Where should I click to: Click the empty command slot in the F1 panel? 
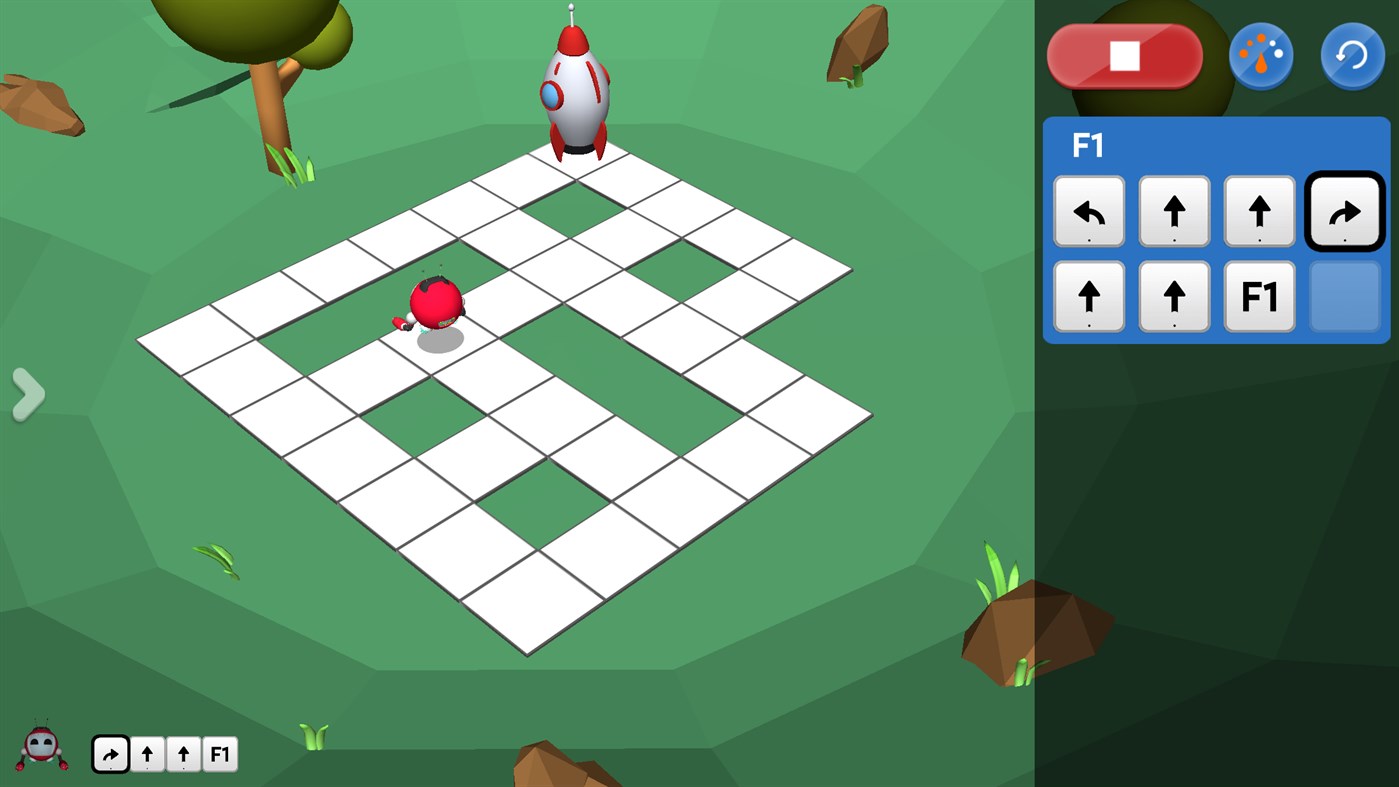point(1345,297)
